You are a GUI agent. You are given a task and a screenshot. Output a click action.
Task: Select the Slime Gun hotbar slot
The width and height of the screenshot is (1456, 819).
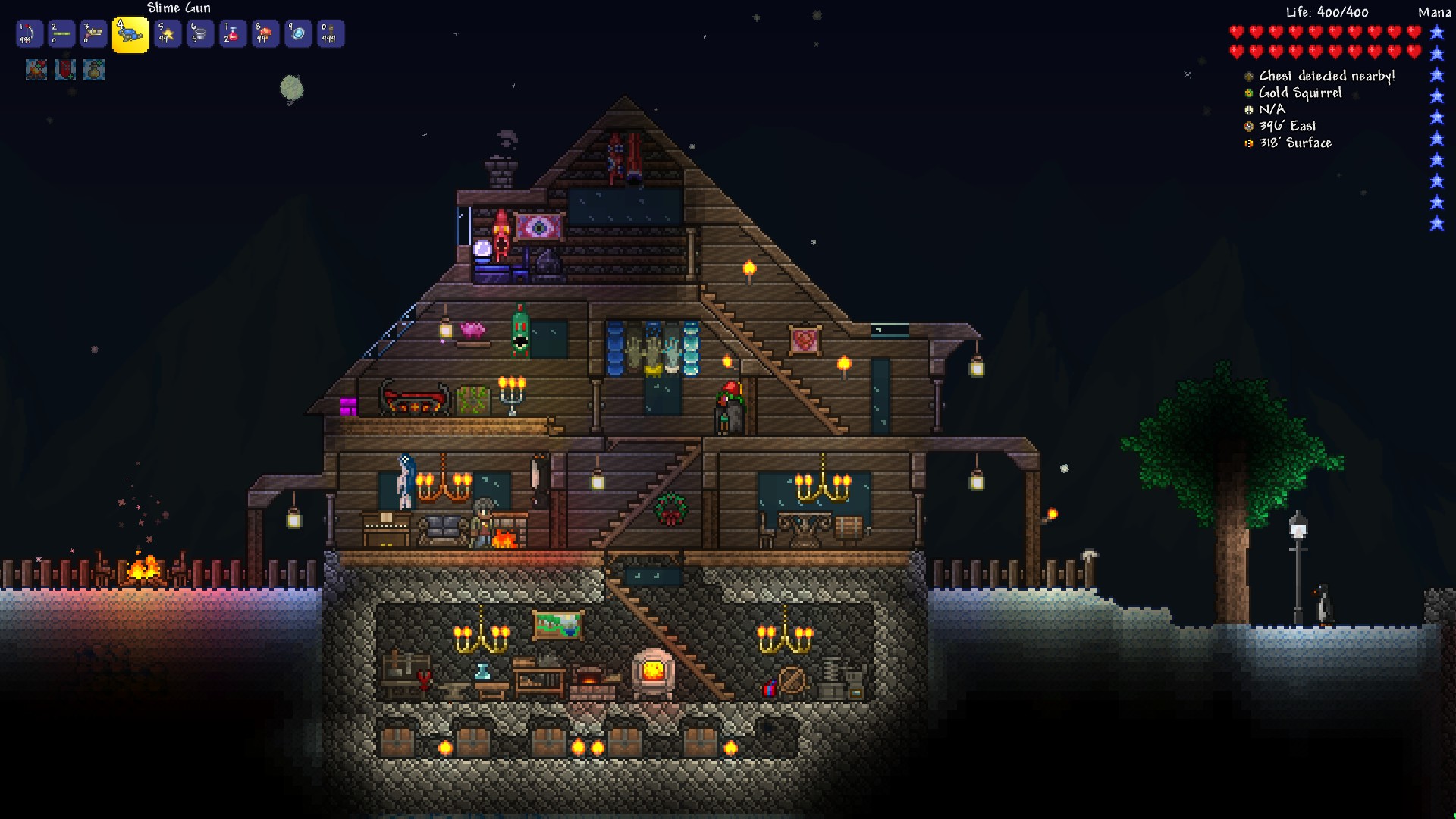pos(130,35)
